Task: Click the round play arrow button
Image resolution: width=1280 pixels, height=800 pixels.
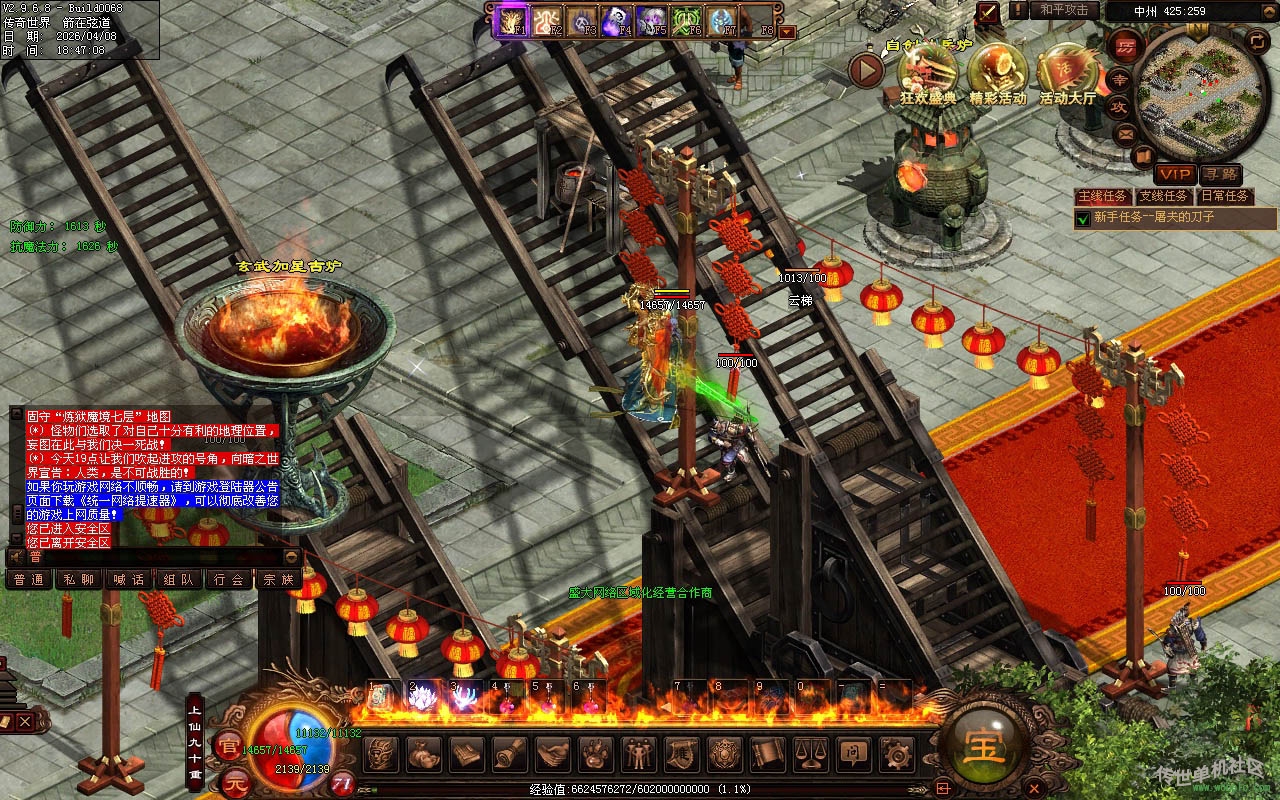Action: (866, 70)
